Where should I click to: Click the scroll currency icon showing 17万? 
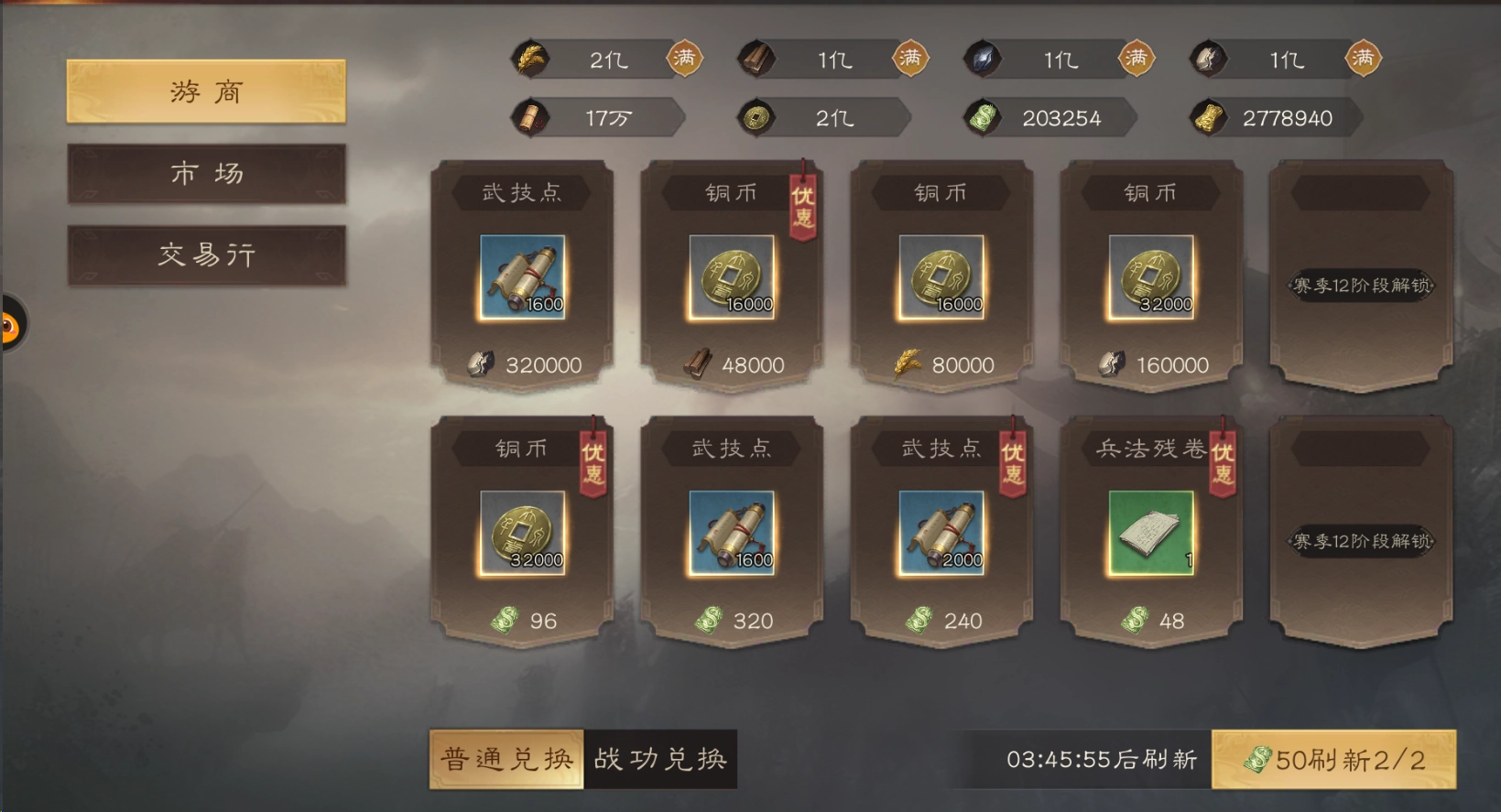[531, 117]
